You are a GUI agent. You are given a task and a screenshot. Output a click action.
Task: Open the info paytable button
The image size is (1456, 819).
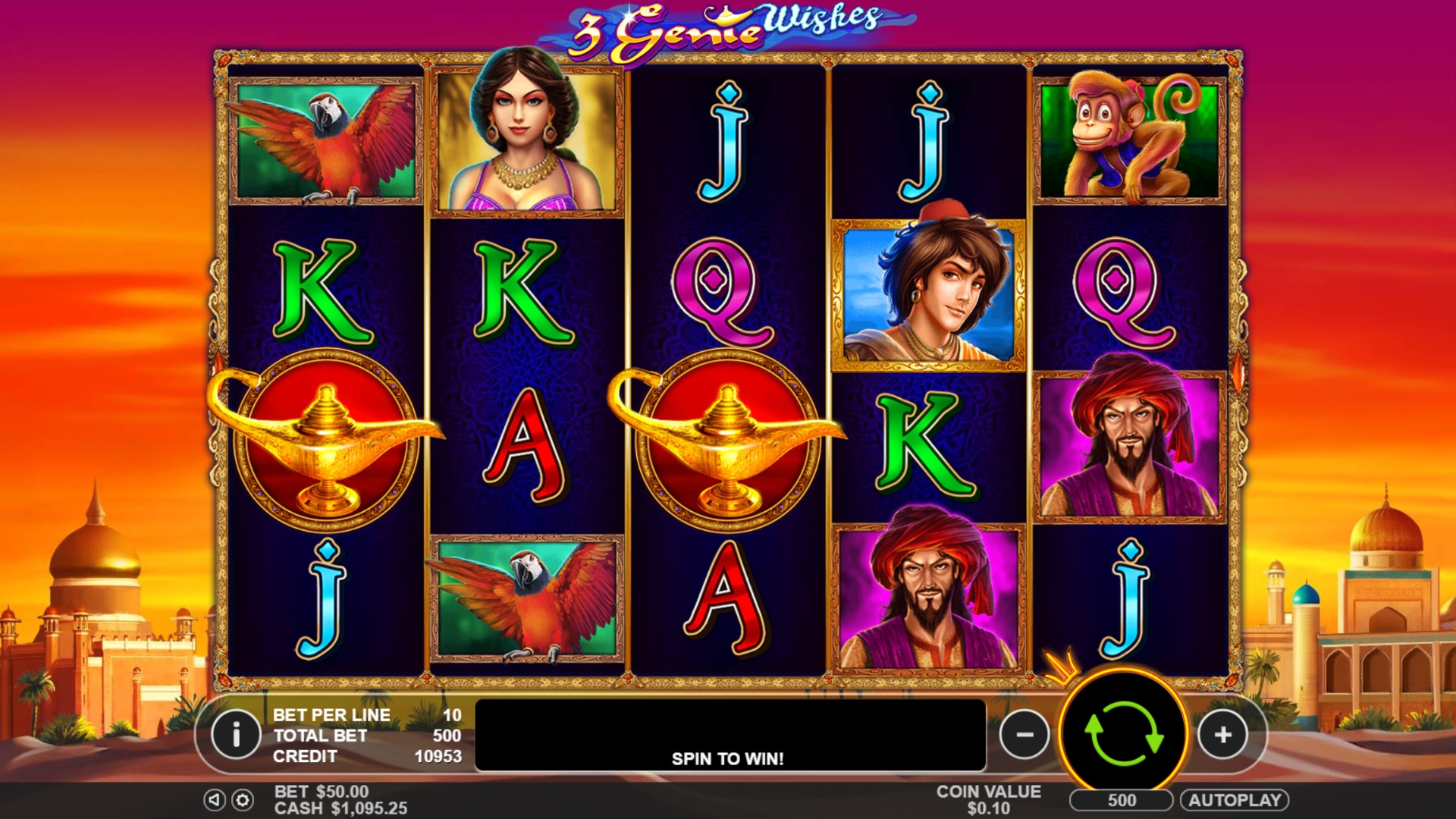coord(236,734)
